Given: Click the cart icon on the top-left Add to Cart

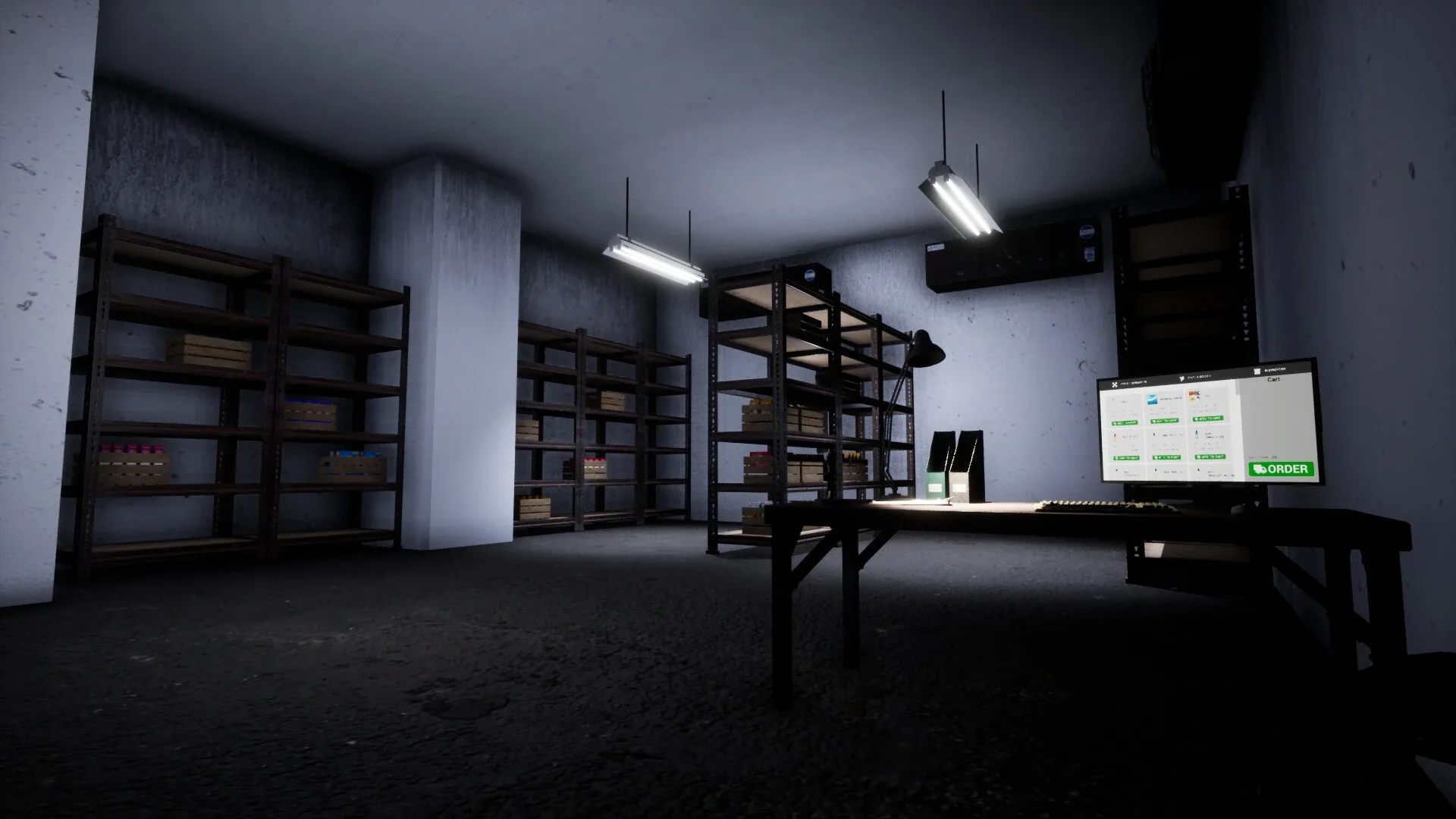Looking at the screenshot, I should click(1116, 422).
